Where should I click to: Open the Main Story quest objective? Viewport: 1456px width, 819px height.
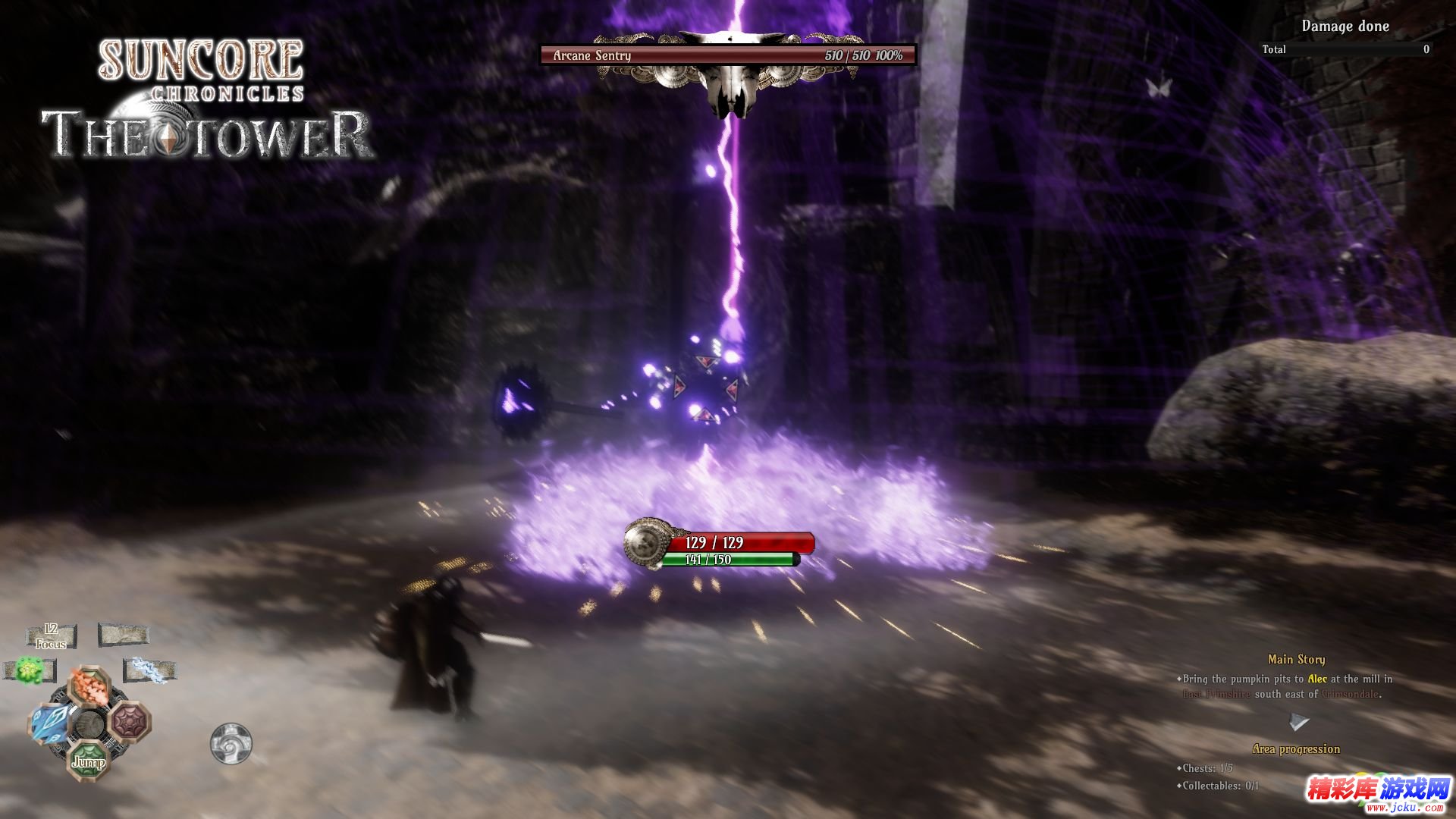1295,660
